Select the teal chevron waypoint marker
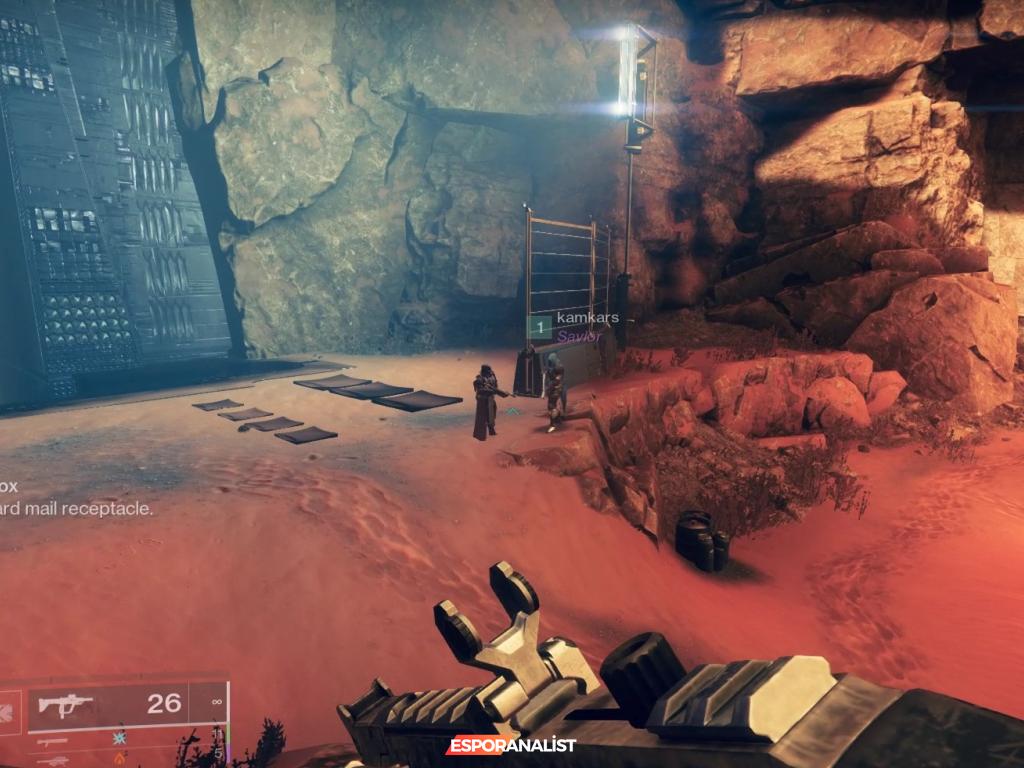Screen dimensions: 1024x768 point(512,411)
